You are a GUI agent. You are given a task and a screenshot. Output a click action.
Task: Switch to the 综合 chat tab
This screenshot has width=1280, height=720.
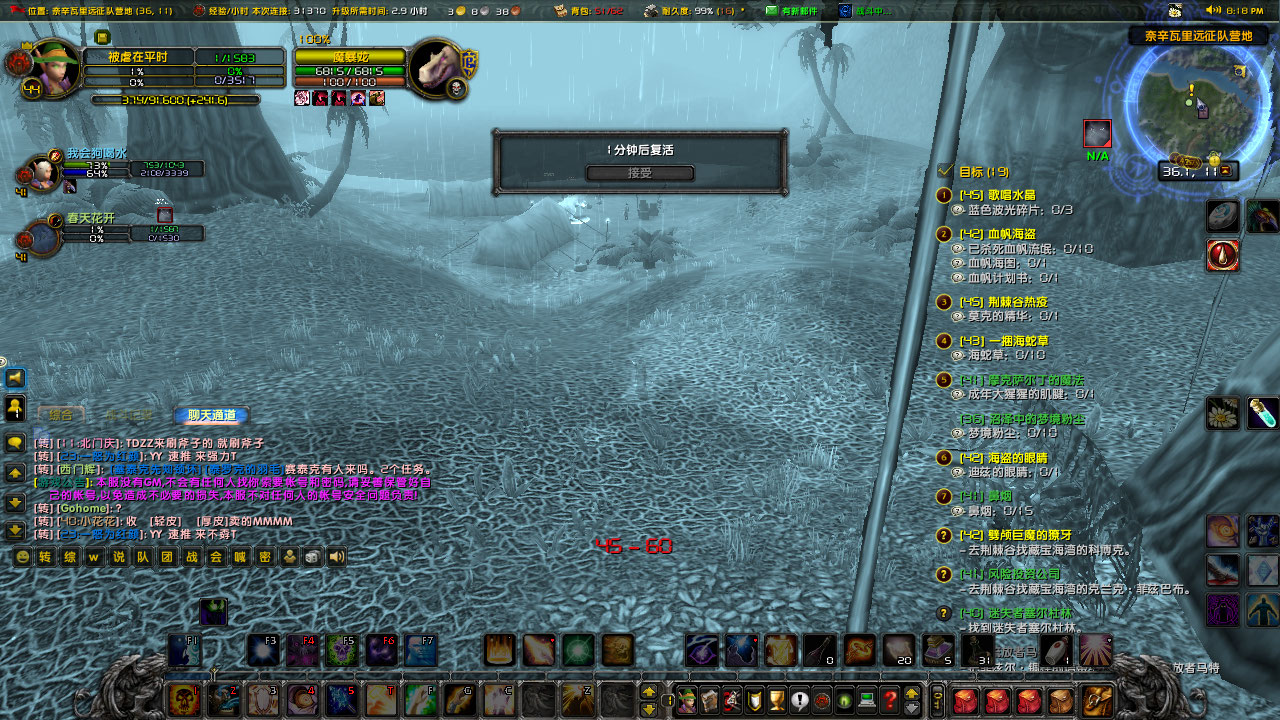point(60,415)
